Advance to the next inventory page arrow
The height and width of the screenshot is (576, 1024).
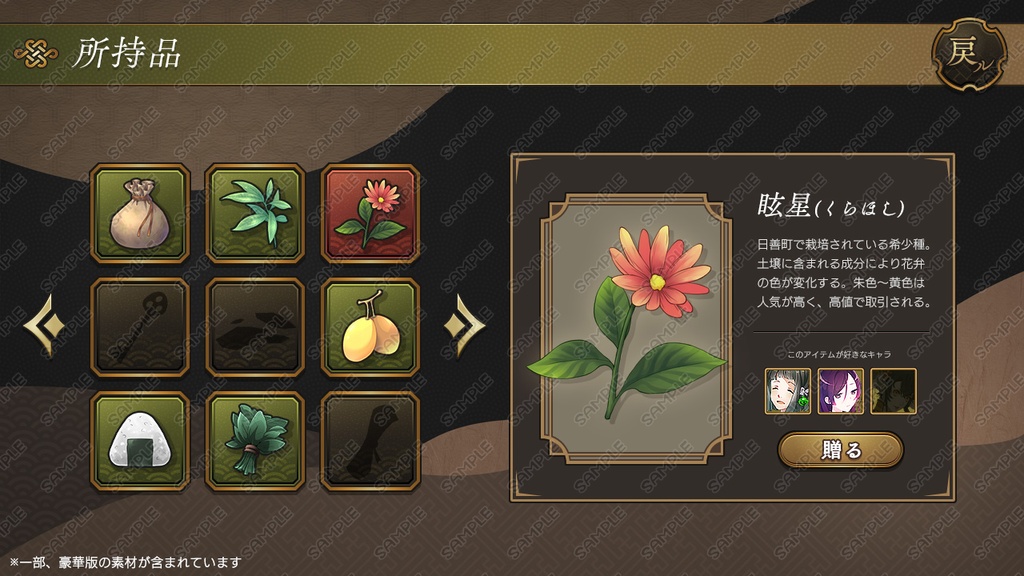466,324
